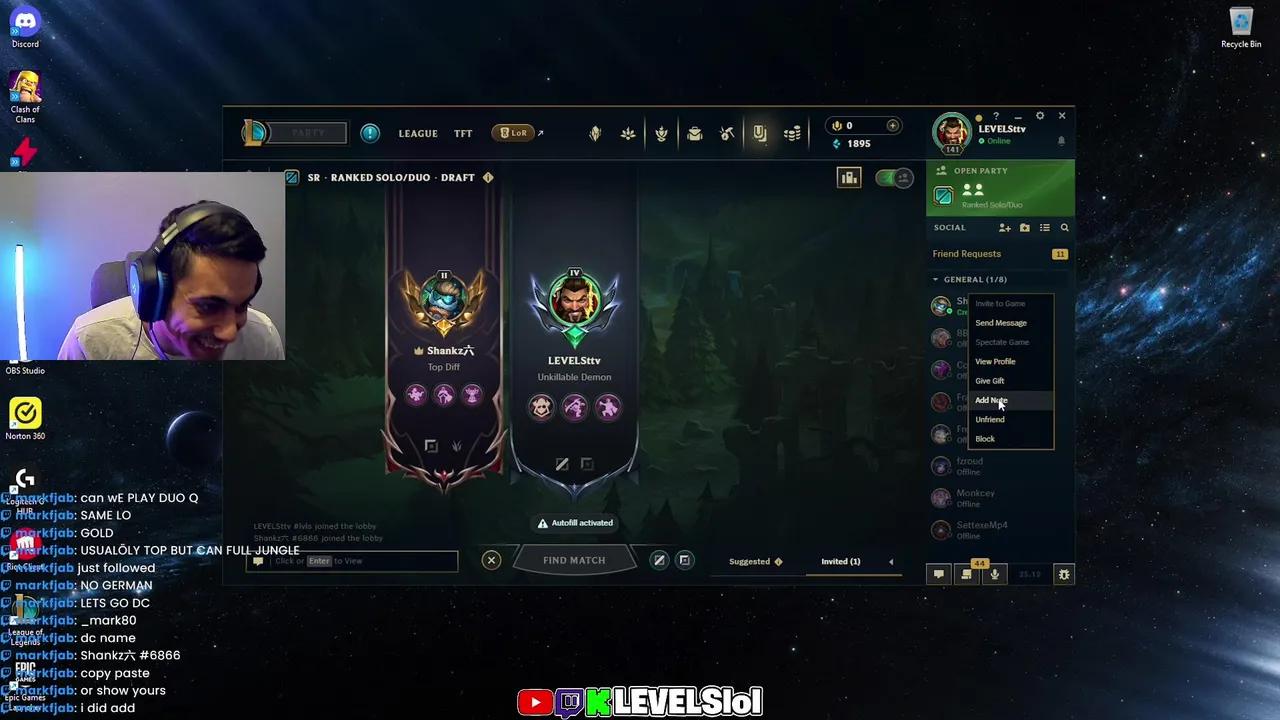Open the chat bubble icon at the bottom right
The width and height of the screenshot is (1280, 720).
pyautogui.click(x=938, y=574)
